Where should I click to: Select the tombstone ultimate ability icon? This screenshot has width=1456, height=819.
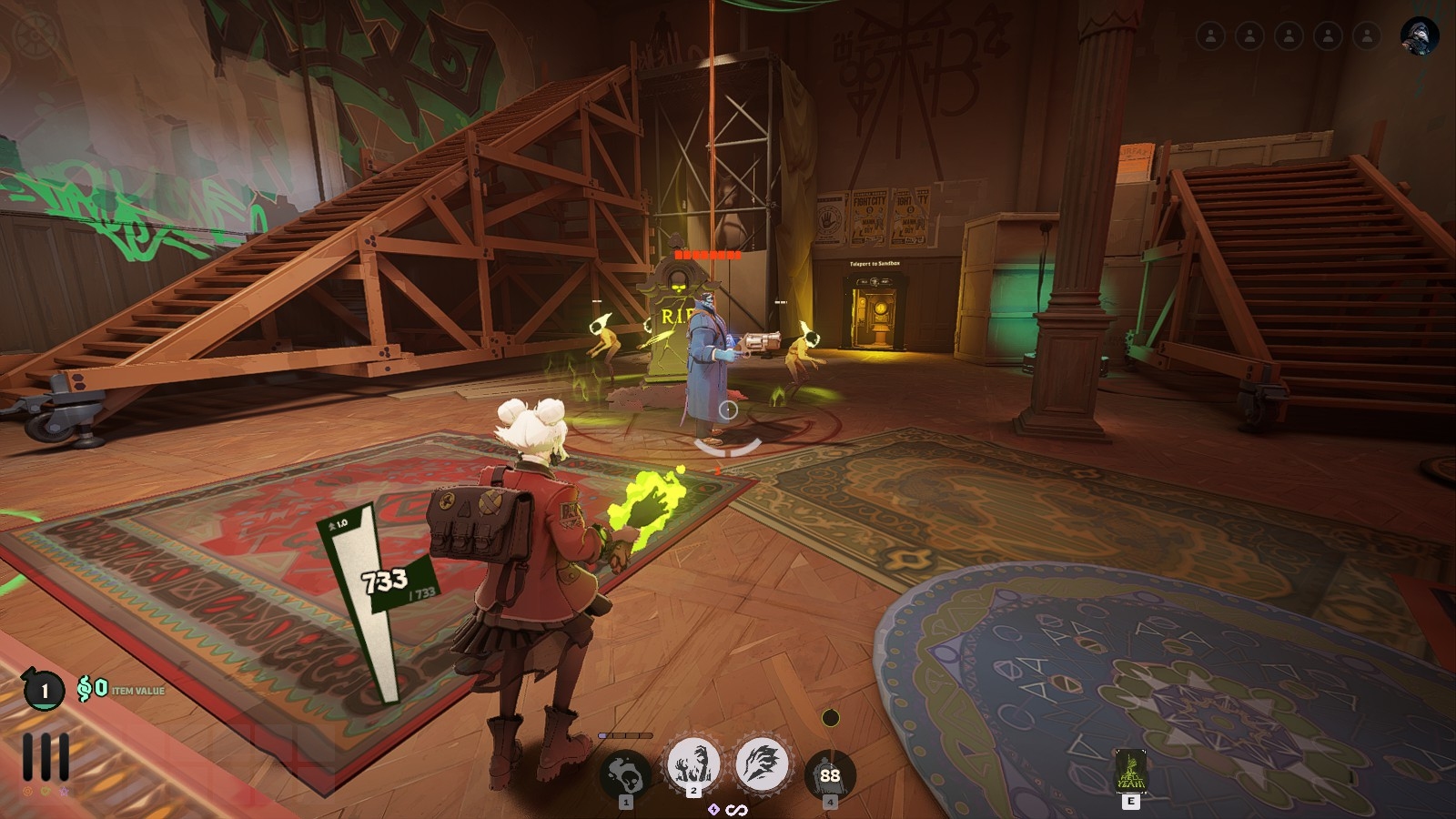click(830, 774)
